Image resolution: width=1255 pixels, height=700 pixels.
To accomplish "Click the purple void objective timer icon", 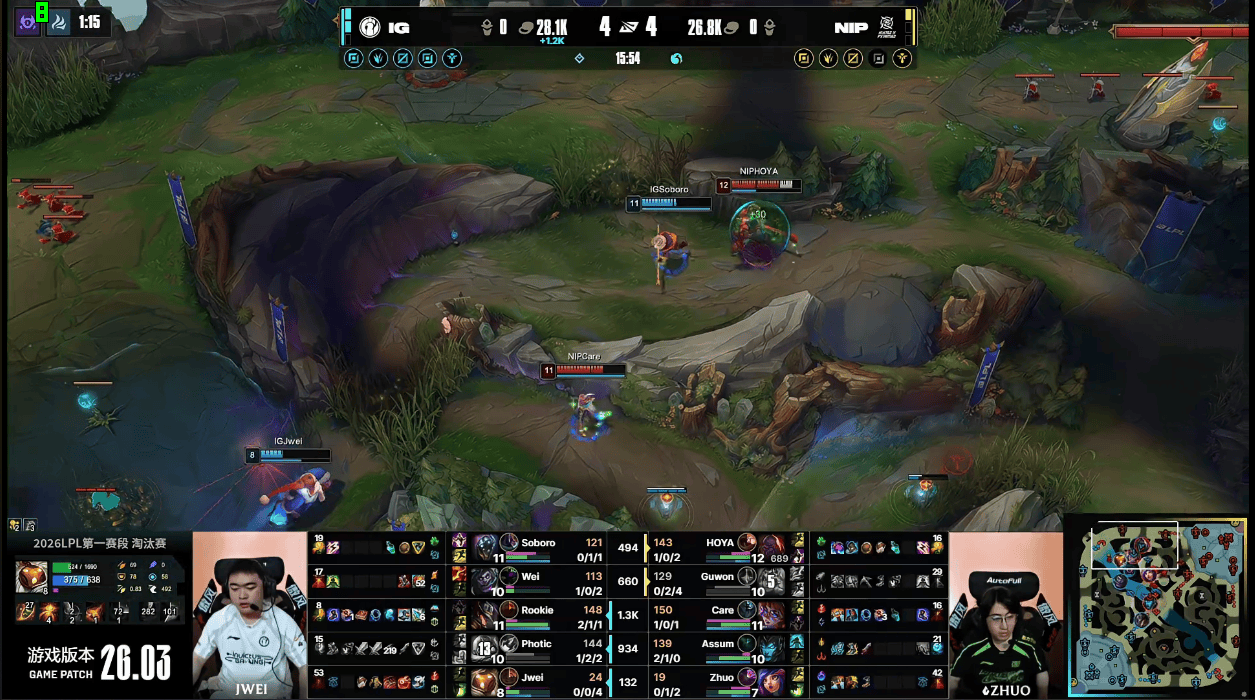I will 27,22.
